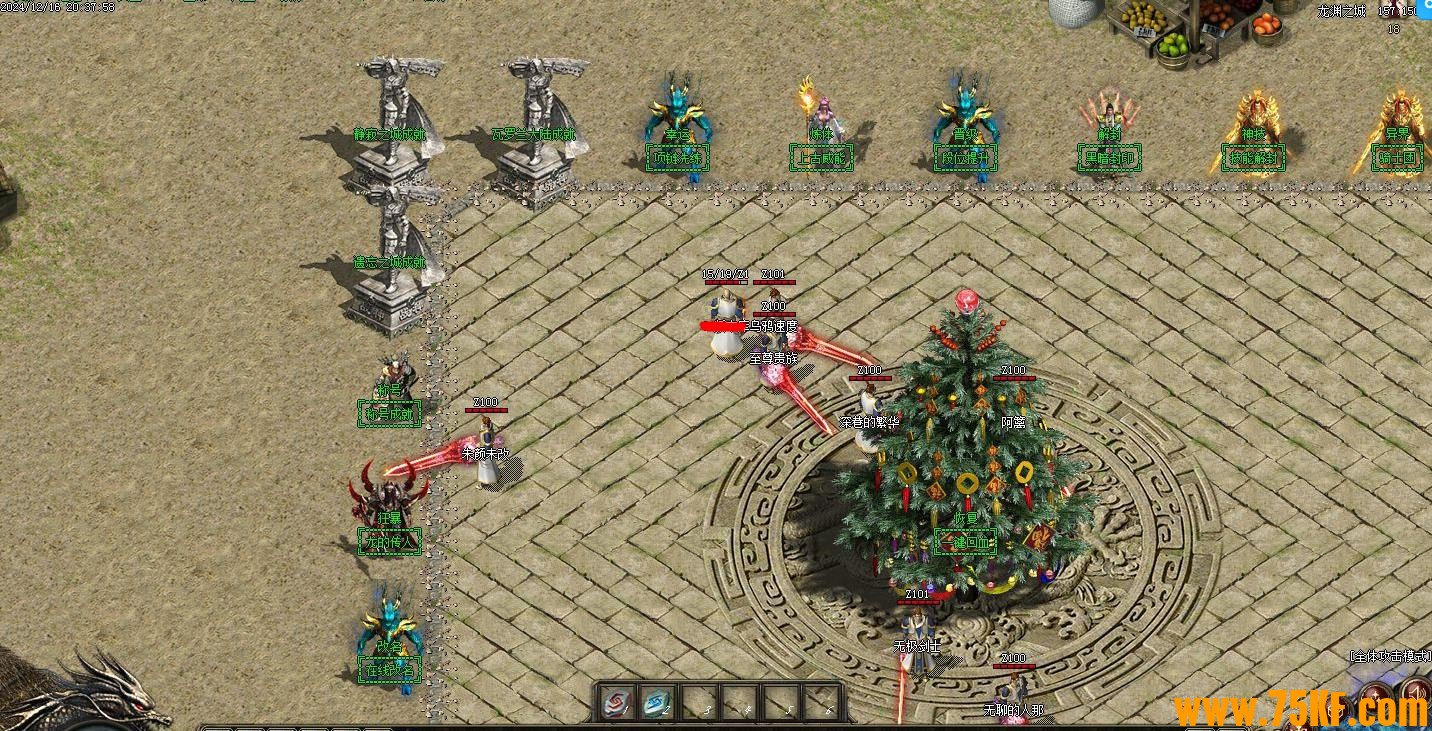The width and height of the screenshot is (1432, 731).
Task: Toggle the speaker sound button
Action: click(x=1414, y=692)
